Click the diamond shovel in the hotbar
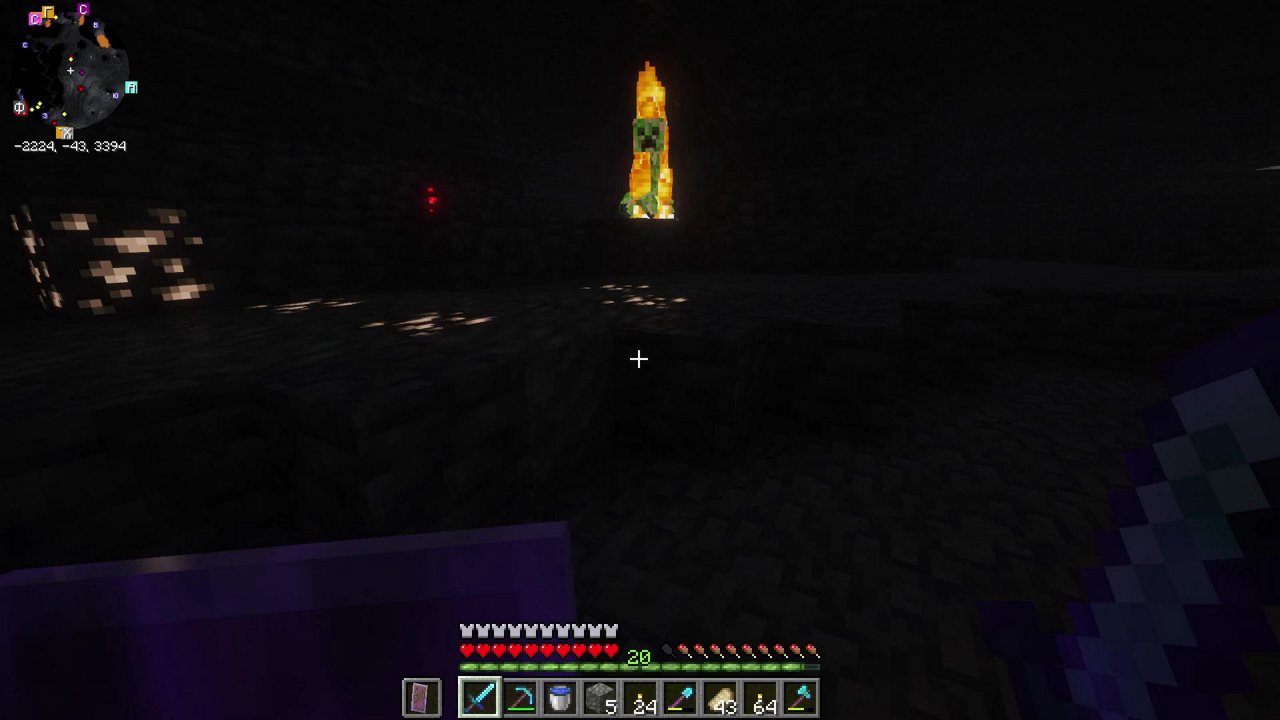Screen dimensions: 1280x720 (679, 697)
